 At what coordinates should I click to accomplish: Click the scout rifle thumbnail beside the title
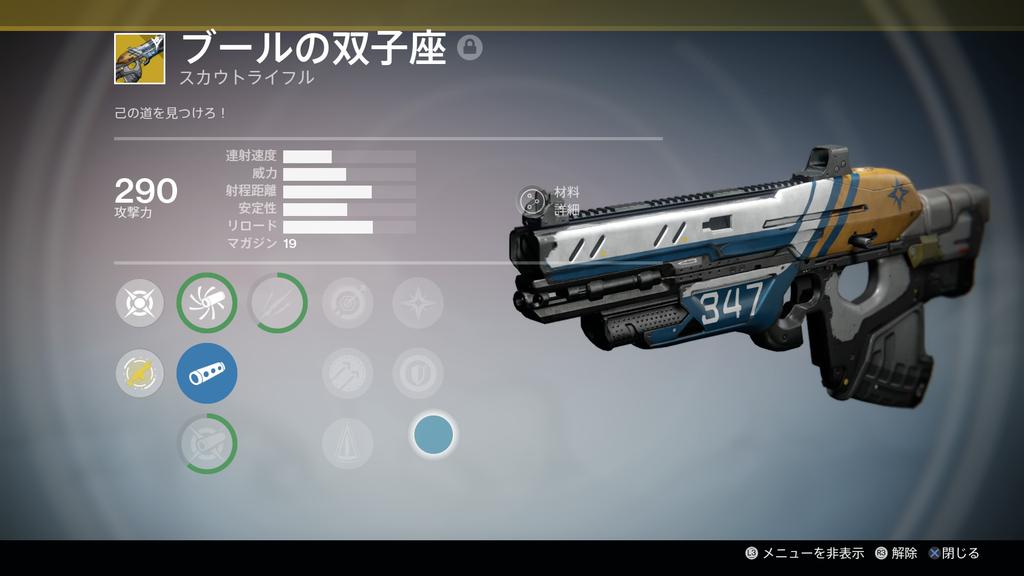click(139, 58)
